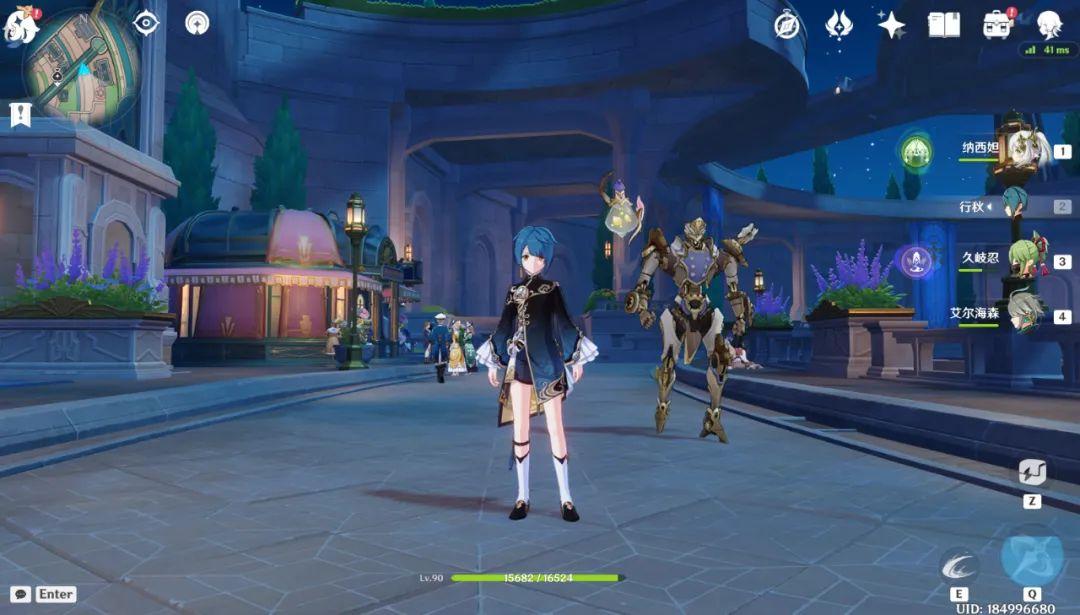Switch to party member 纳西妲
Viewport: 1080px width, 615px height.
(1025, 151)
